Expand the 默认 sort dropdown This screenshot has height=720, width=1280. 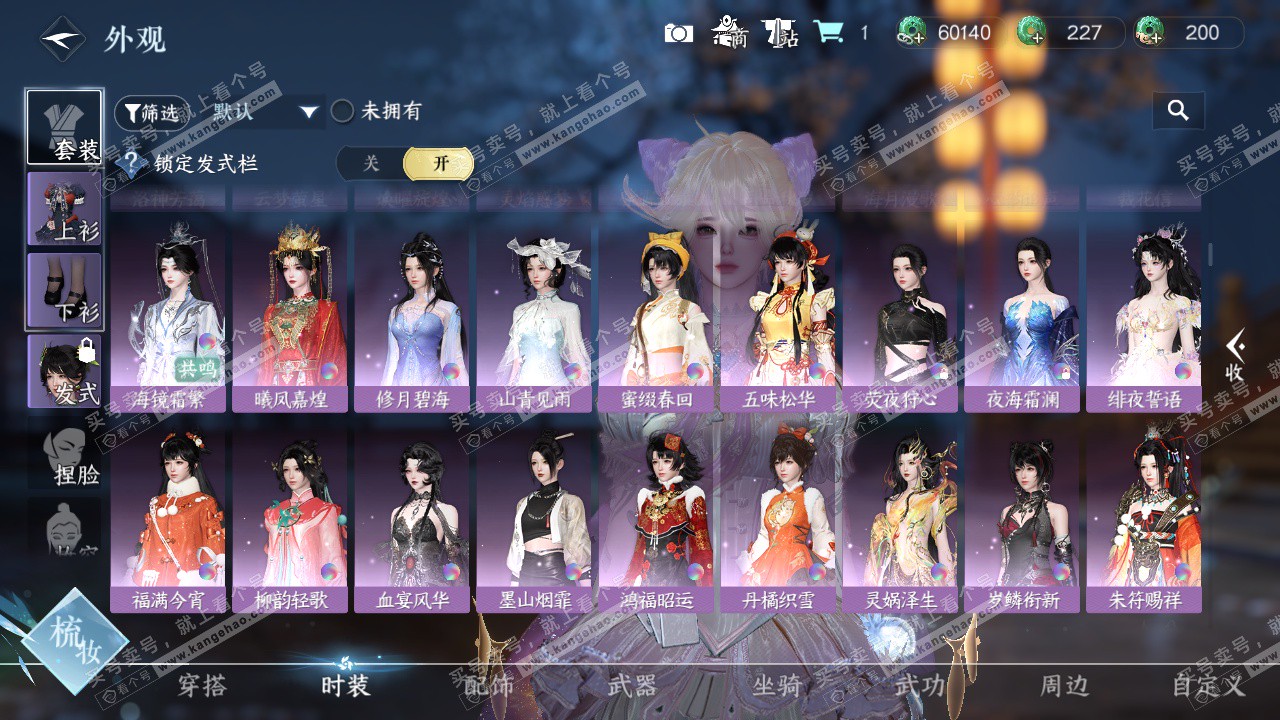pos(308,112)
